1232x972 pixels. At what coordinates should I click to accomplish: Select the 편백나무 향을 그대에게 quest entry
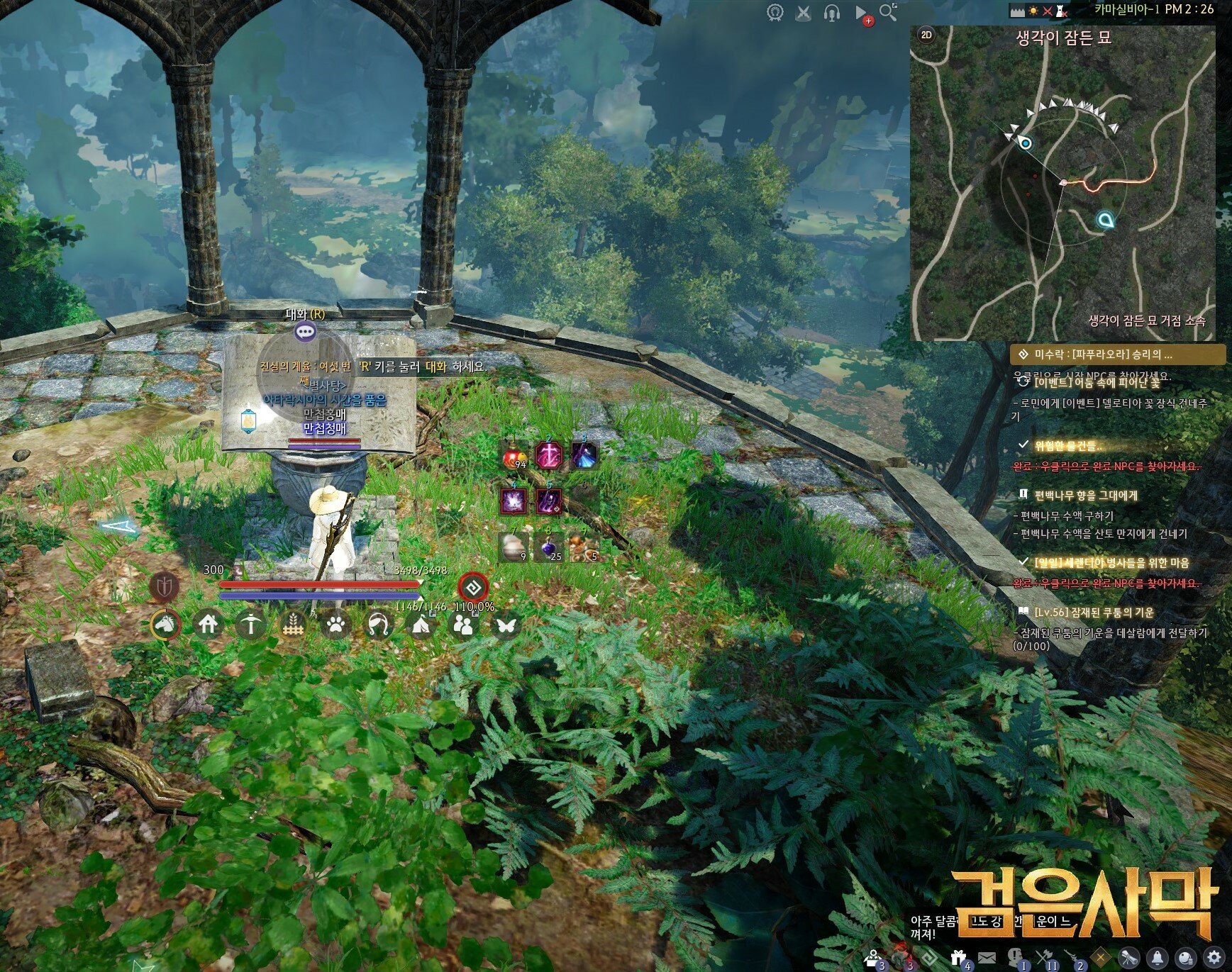(x=1085, y=495)
